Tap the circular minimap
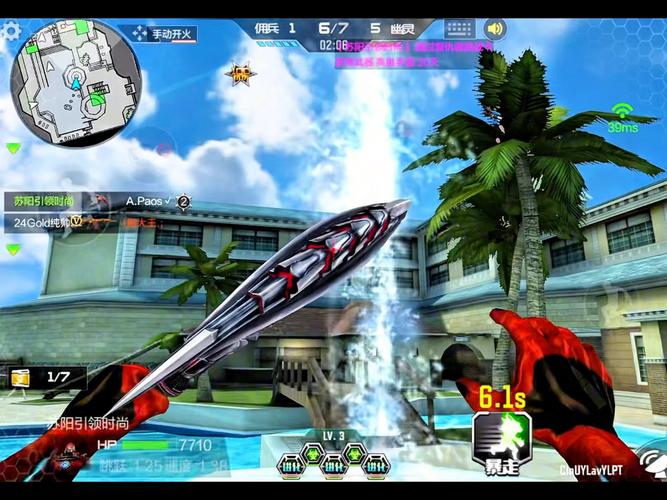Viewport: 667px width, 500px height. tap(76, 82)
